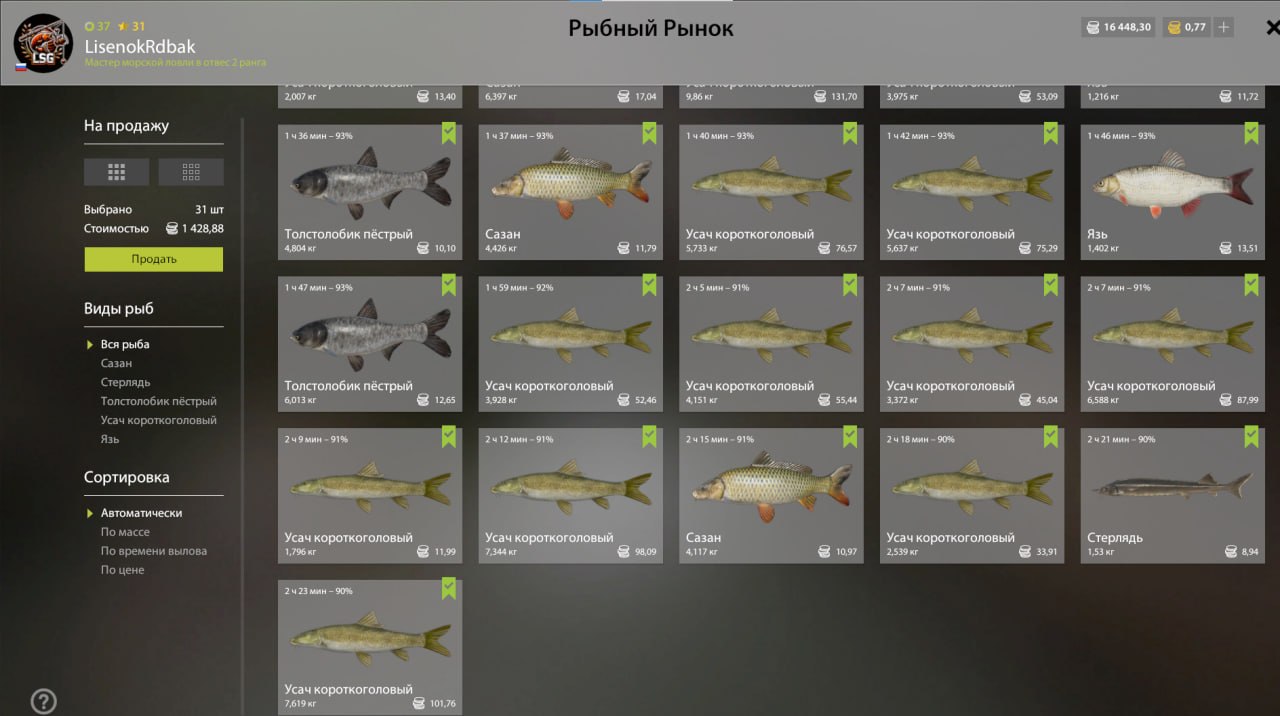Image resolution: width=1280 pixels, height=716 pixels.
Task: Show only Усач короткоголовый in filter list
Action: (158, 420)
